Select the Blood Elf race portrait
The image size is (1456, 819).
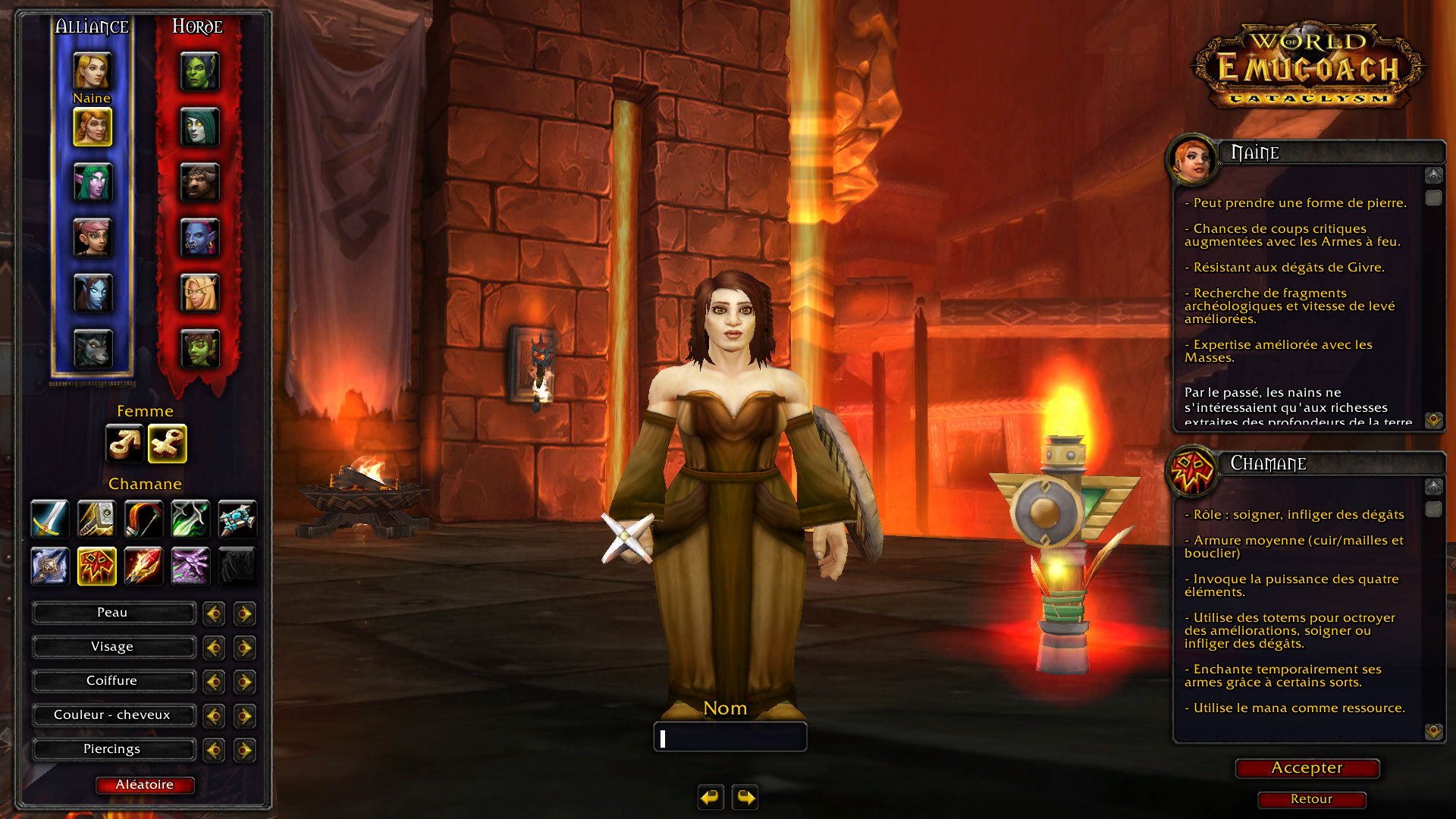199,294
